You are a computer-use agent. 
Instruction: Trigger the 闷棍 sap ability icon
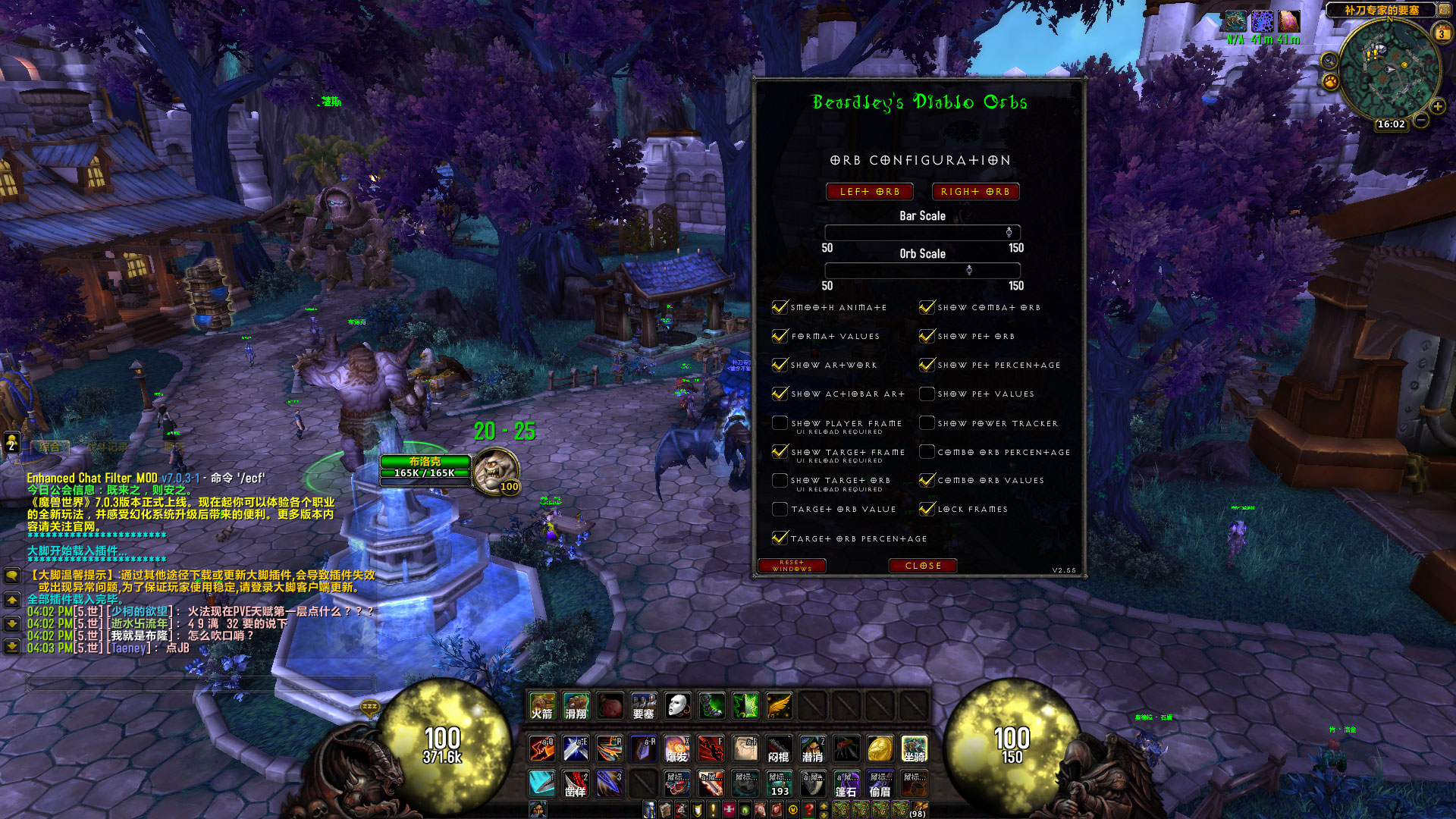[x=779, y=749]
